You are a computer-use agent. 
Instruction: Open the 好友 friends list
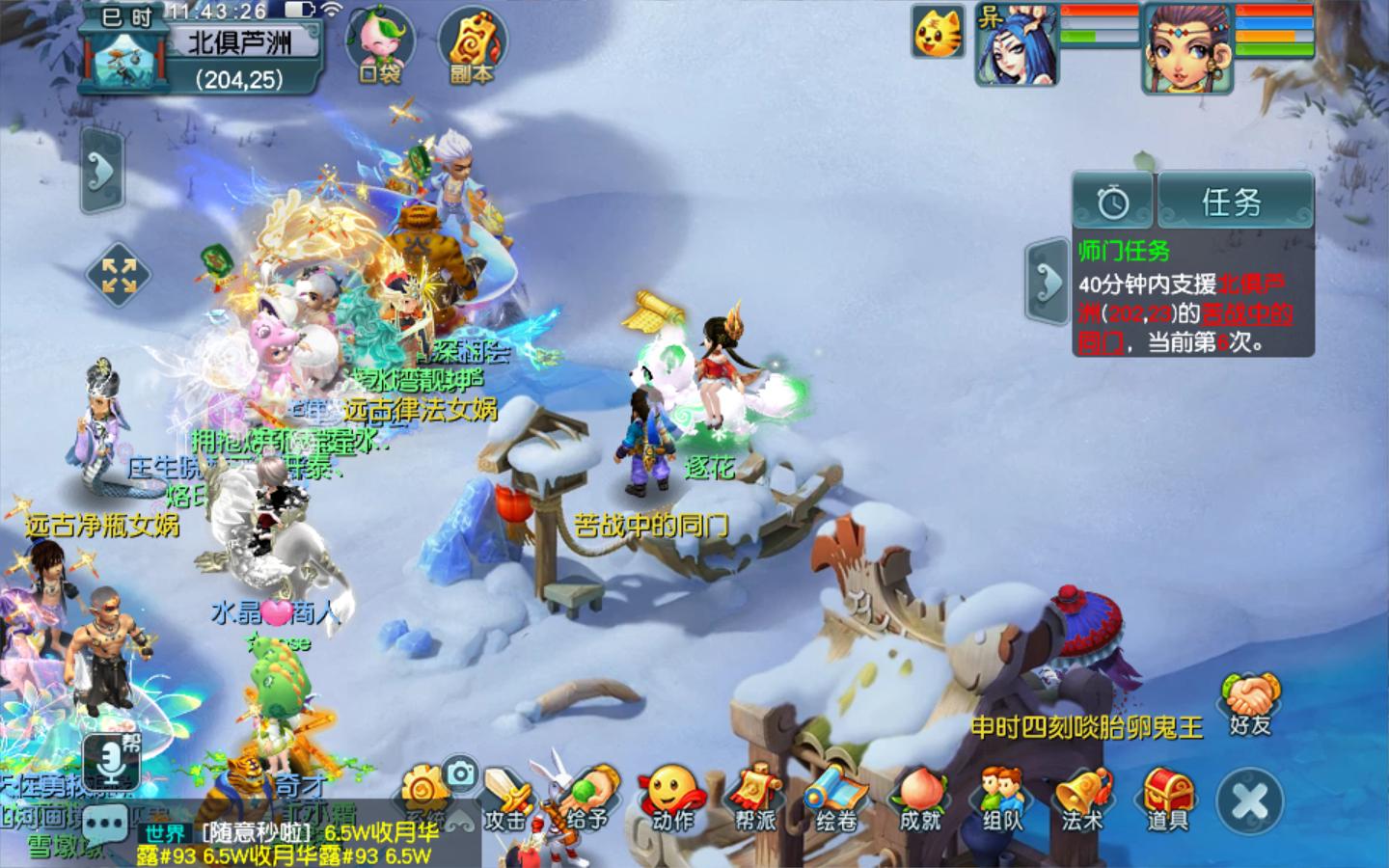(x=1251, y=704)
